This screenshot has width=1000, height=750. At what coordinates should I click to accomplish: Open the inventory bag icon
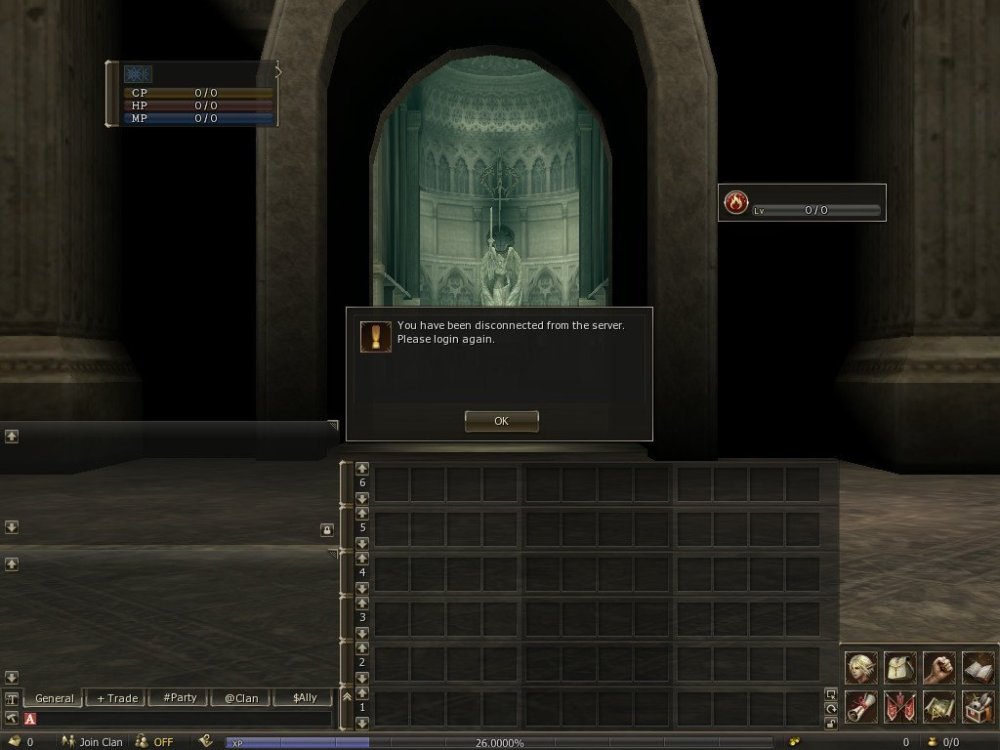click(899, 668)
